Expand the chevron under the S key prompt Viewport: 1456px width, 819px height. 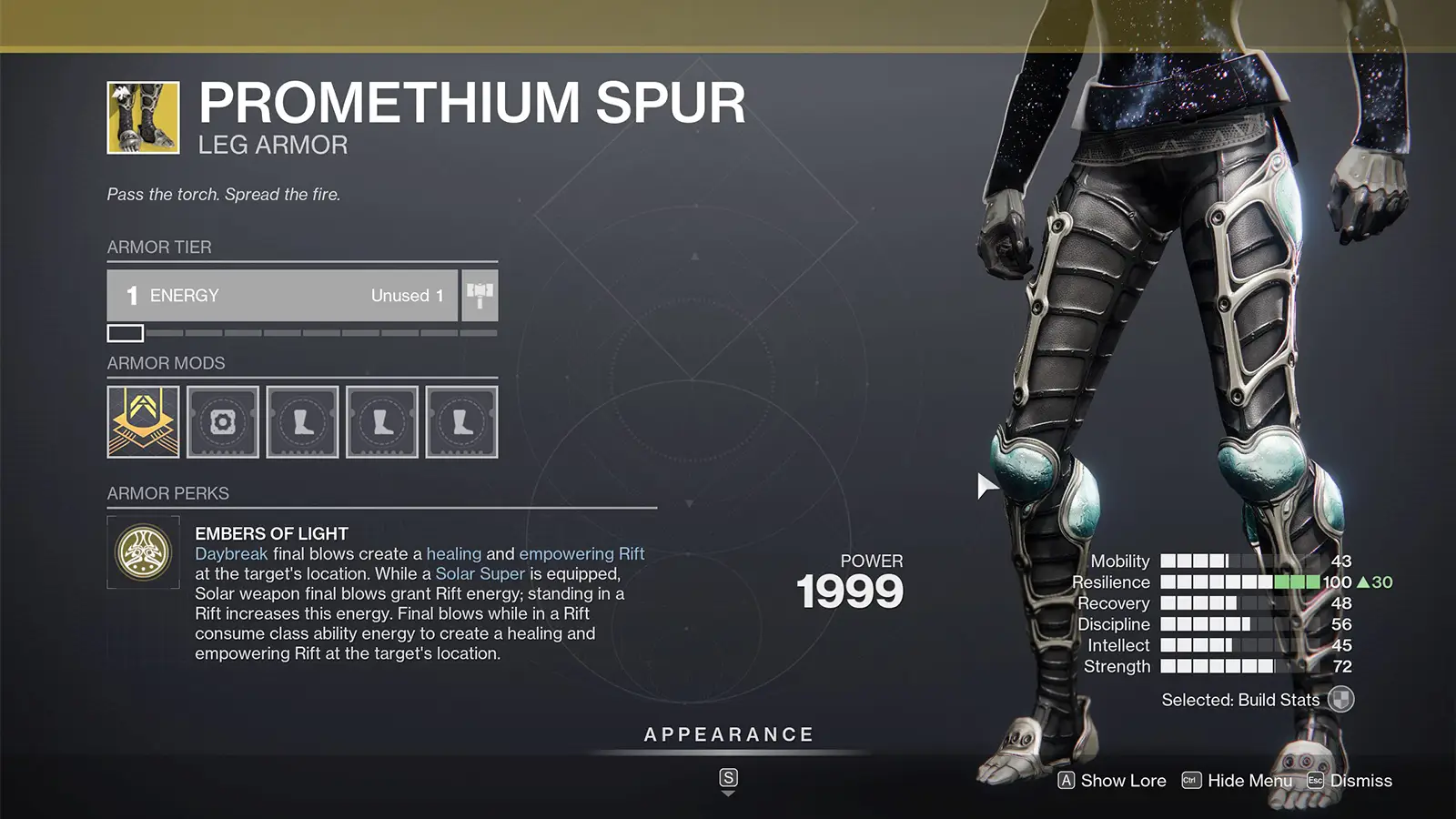pyautogui.click(x=728, y=792)
